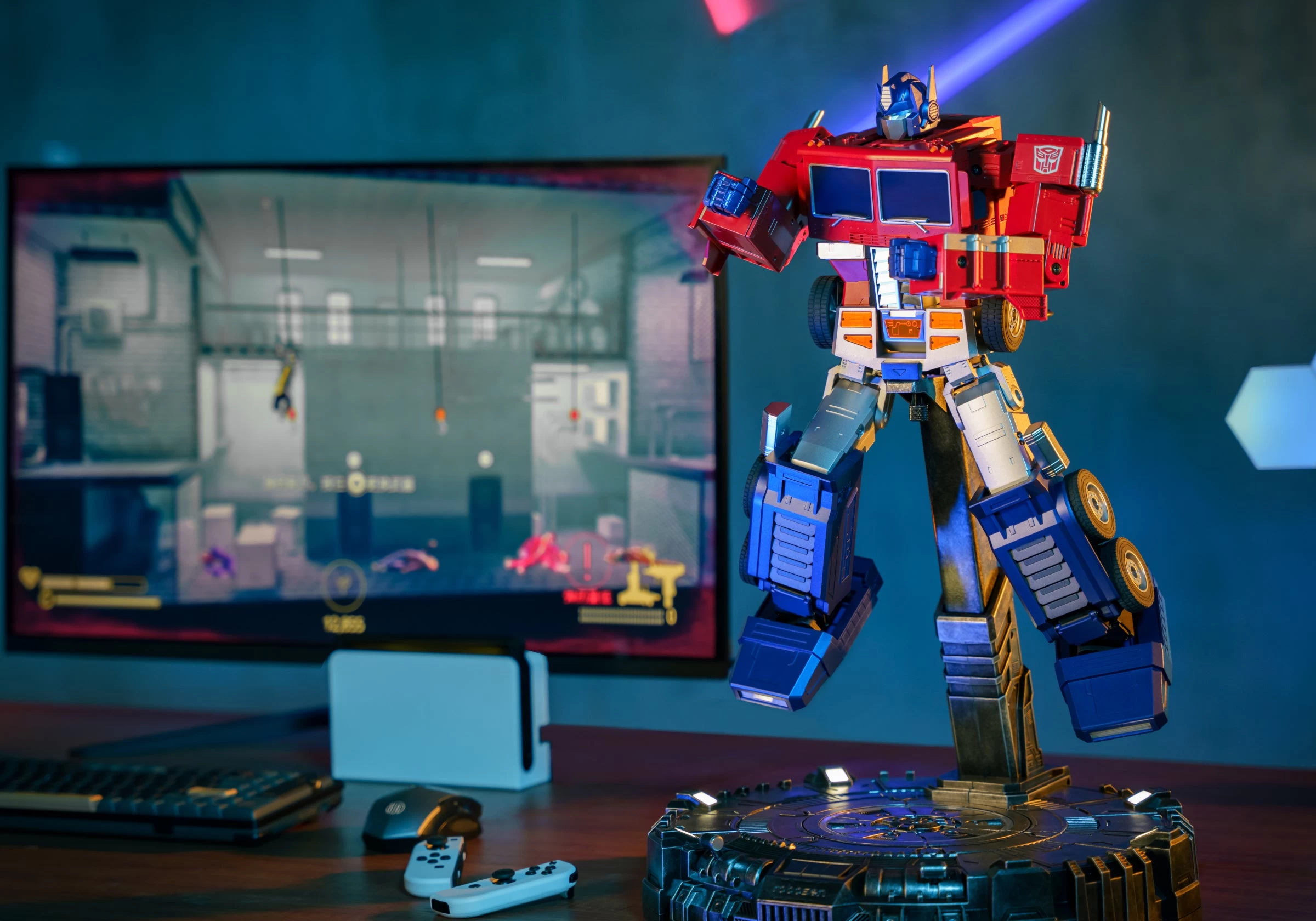The width and height of the screenshot is (1316, 921).
Task: Select the circular emblem icon above the score
Action: click(x=343, y=585)
